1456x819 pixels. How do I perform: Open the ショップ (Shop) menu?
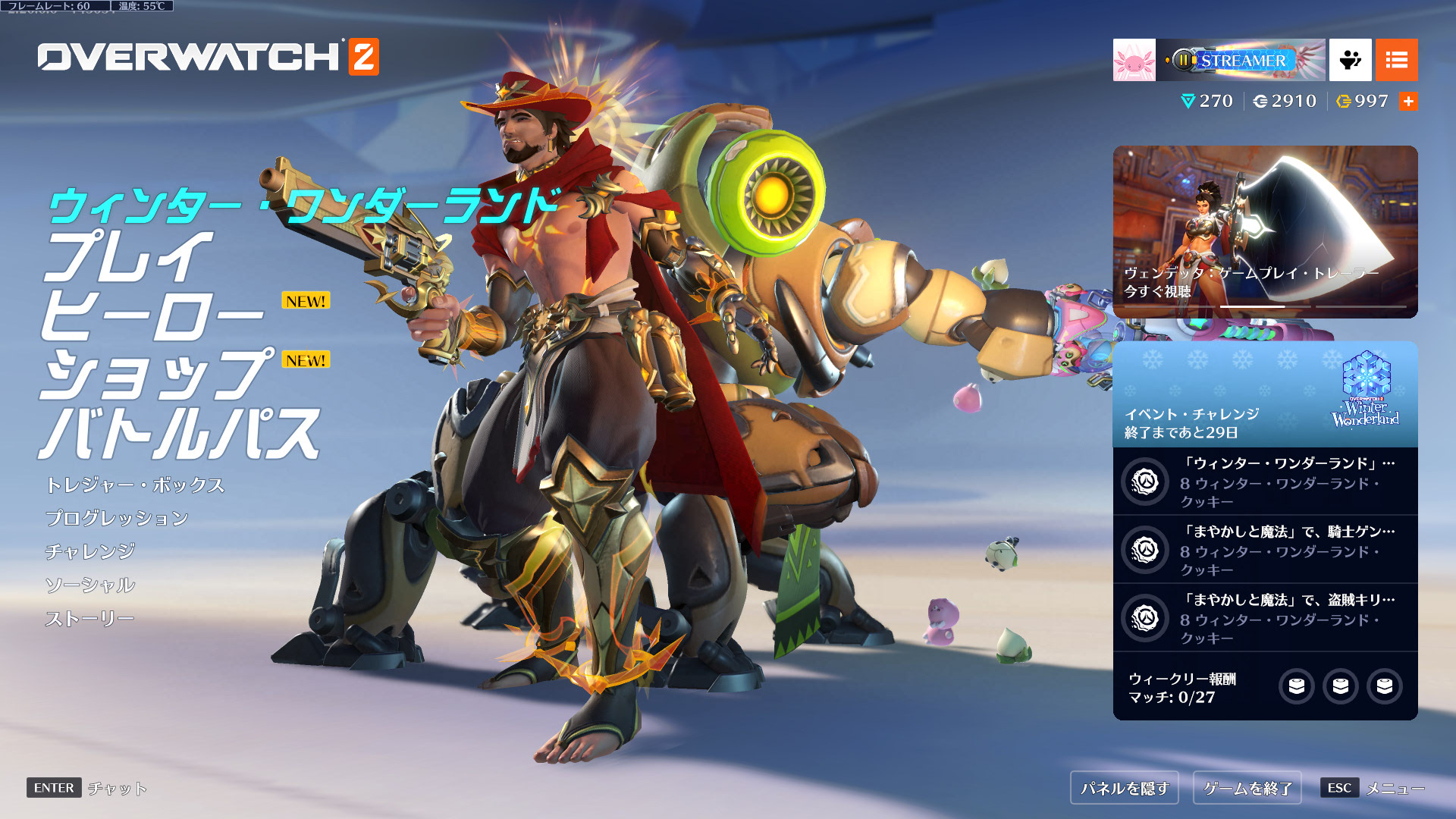tap(155, 375)
